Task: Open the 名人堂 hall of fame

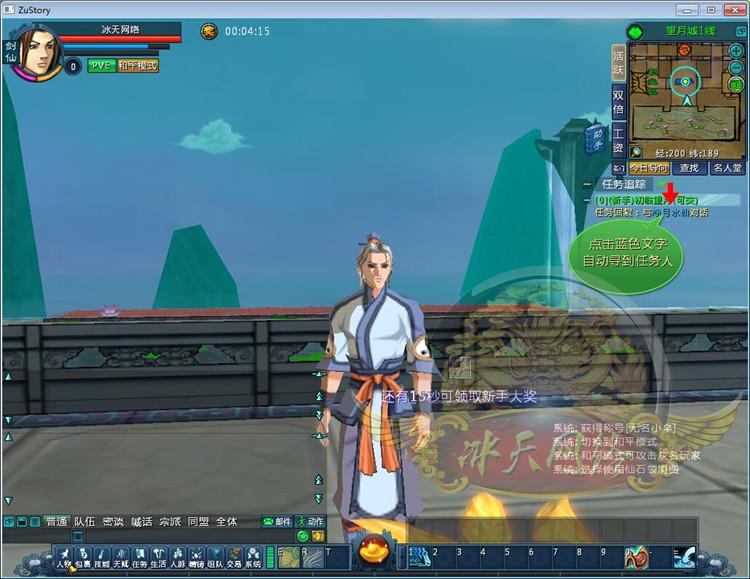Action: point(727,169)
